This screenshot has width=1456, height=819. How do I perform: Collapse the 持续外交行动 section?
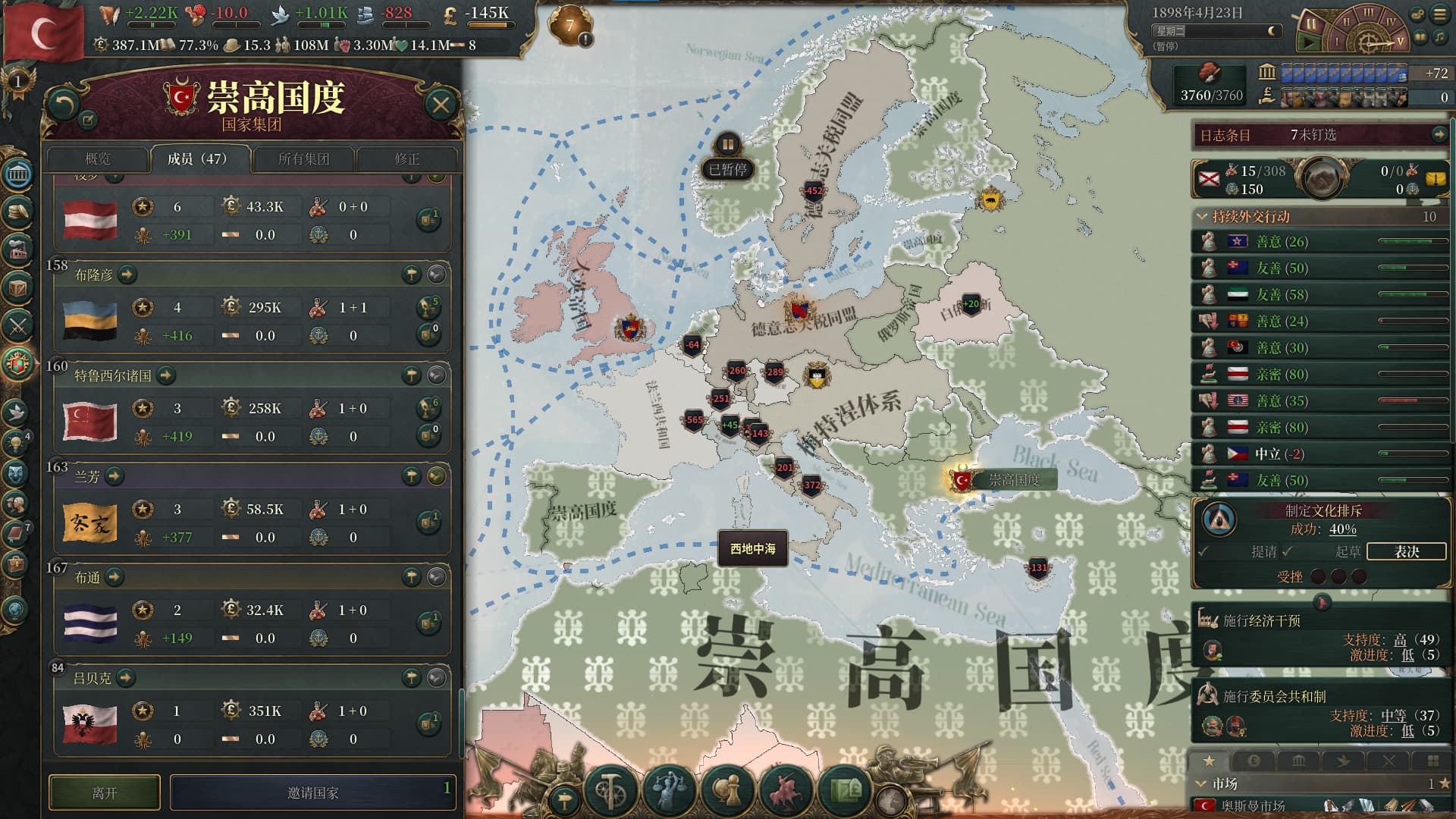(x=1202, y=216)
